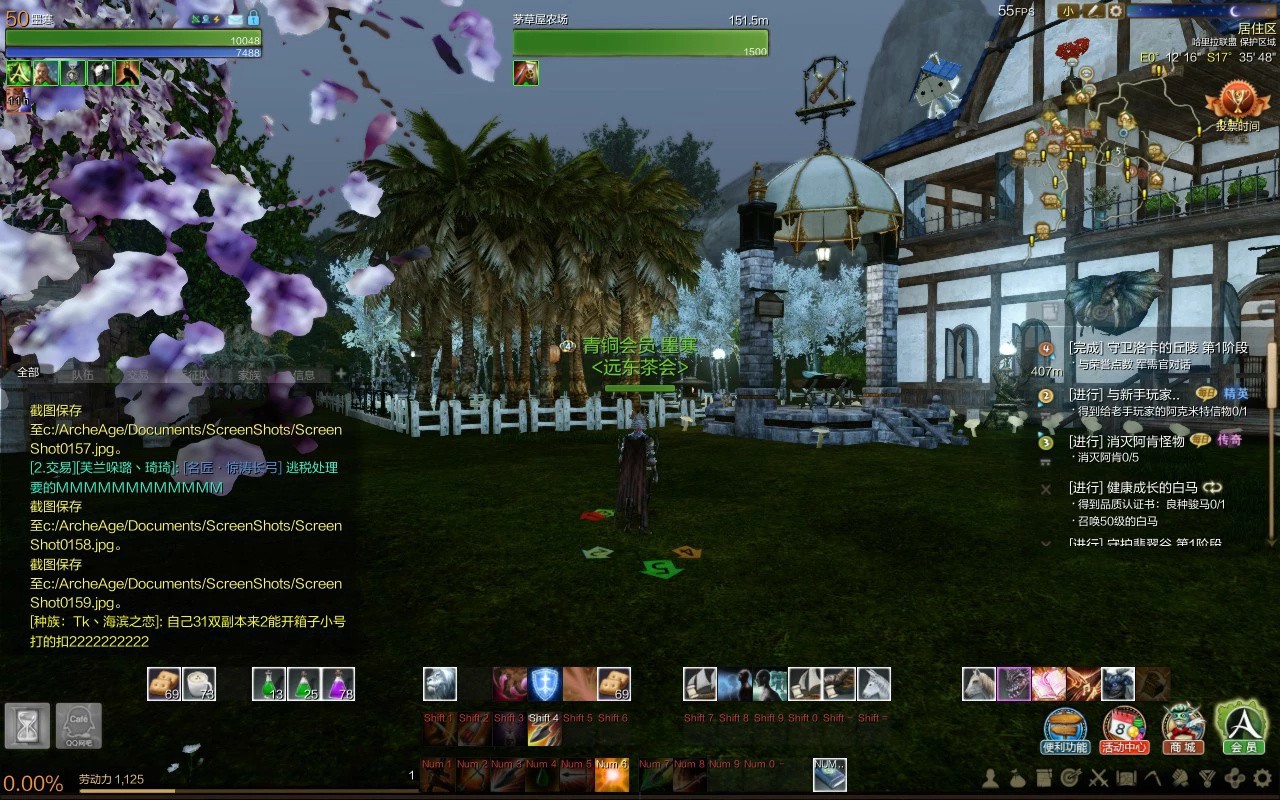1280x800 pixels.
Task: Use the purple potion with 78 count
Action: coord(337,684)
